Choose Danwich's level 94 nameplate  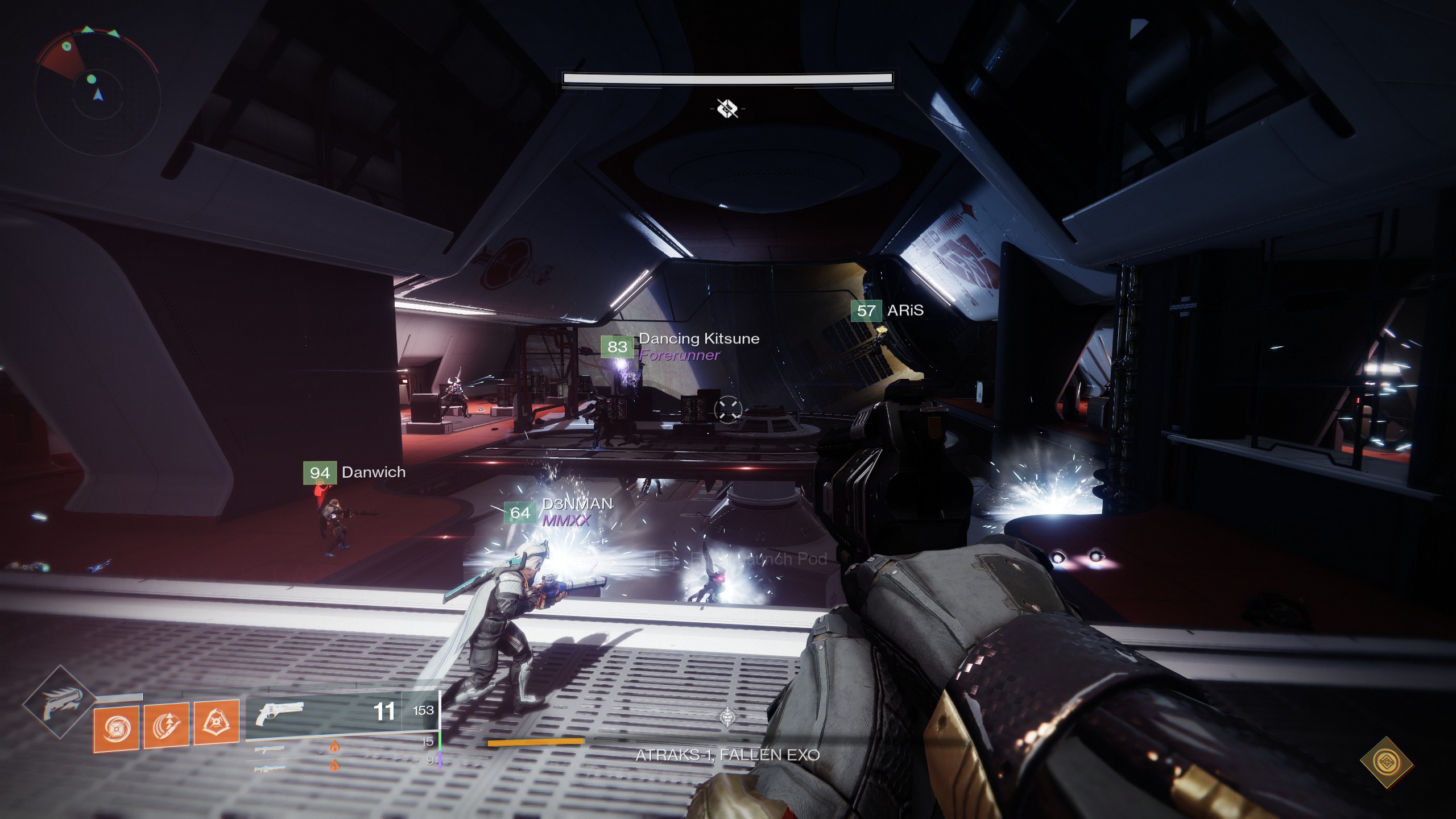coord(355,473)
